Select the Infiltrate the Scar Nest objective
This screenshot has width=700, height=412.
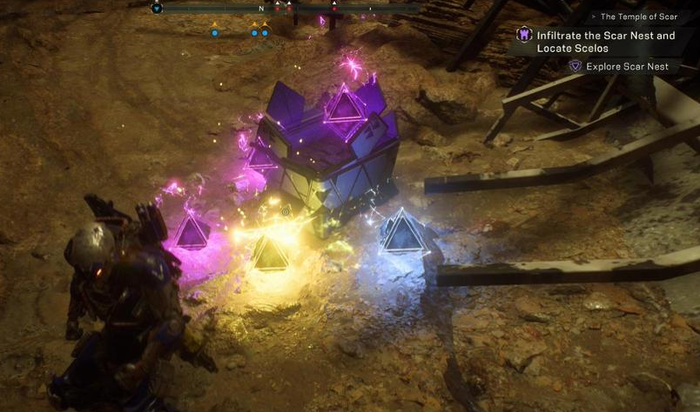point(607,41)
